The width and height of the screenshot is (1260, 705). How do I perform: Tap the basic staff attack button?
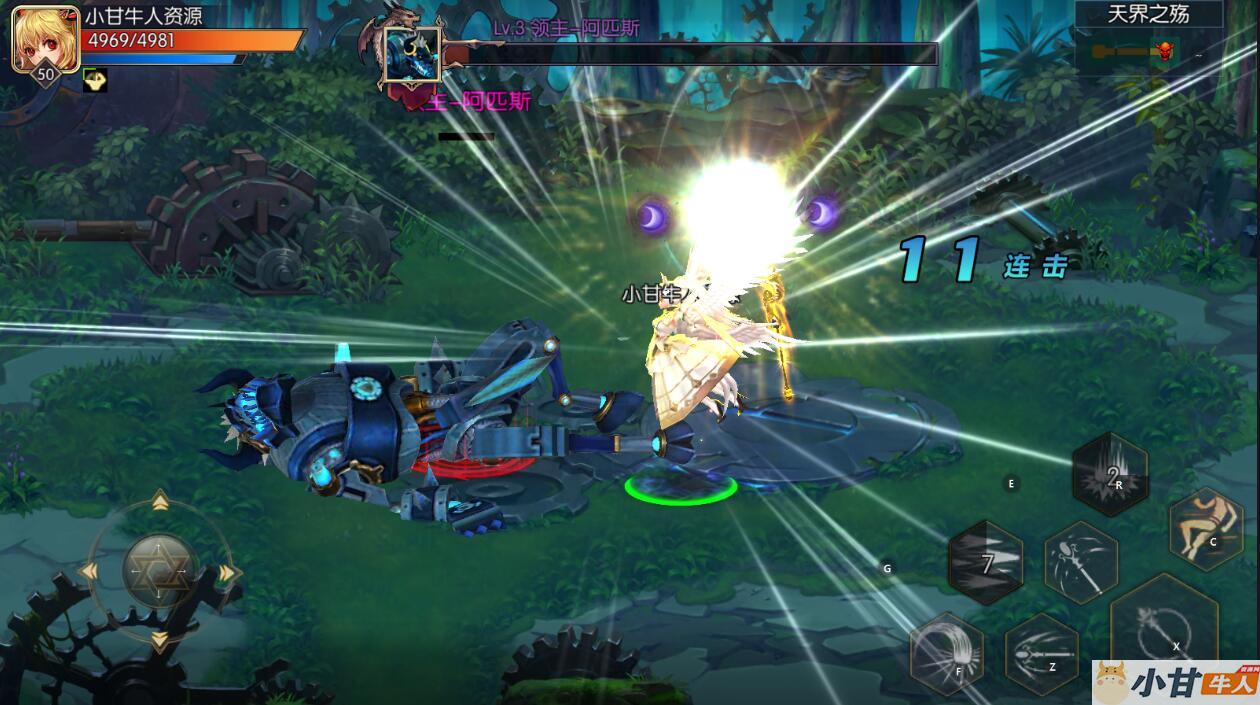[x=1164, y=627]
